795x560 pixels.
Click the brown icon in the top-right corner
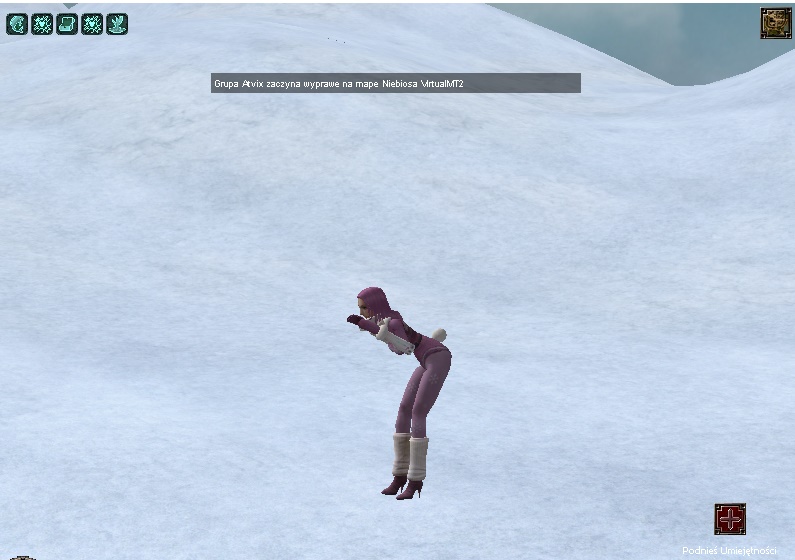[x=775, y=23]
